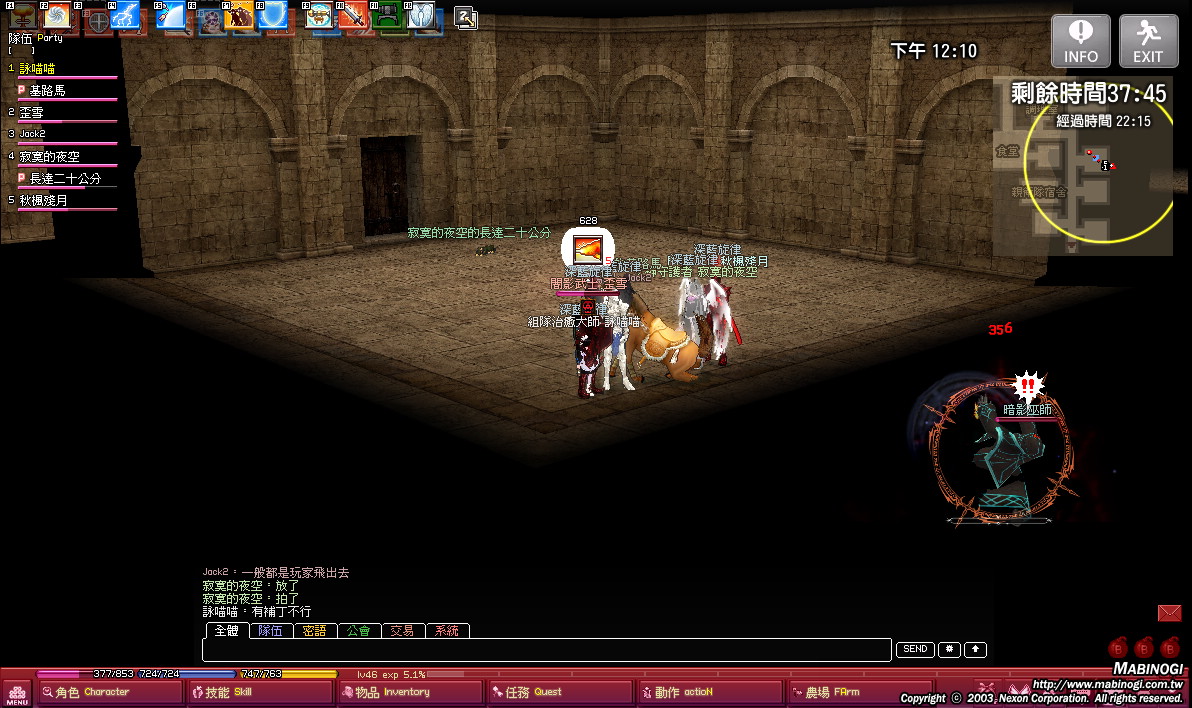
Task: Select party member Jack2
Action: point(33,134)
